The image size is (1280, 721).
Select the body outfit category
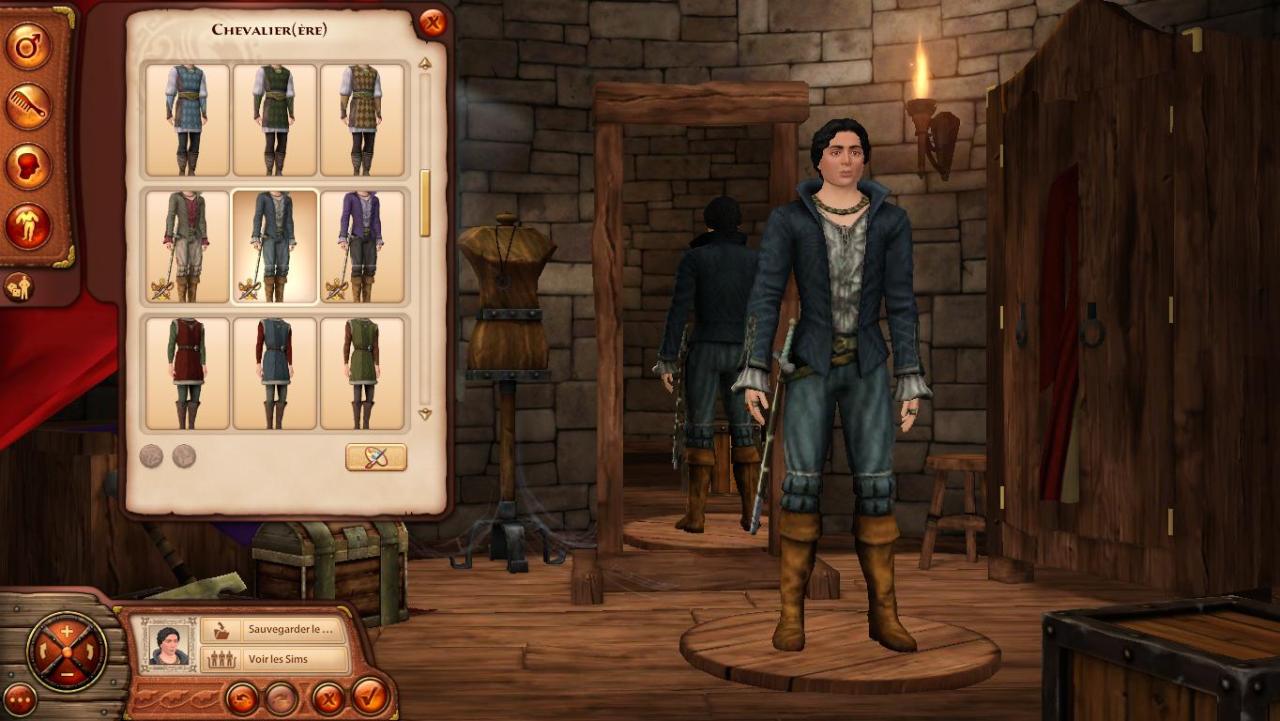click(28, 226)
